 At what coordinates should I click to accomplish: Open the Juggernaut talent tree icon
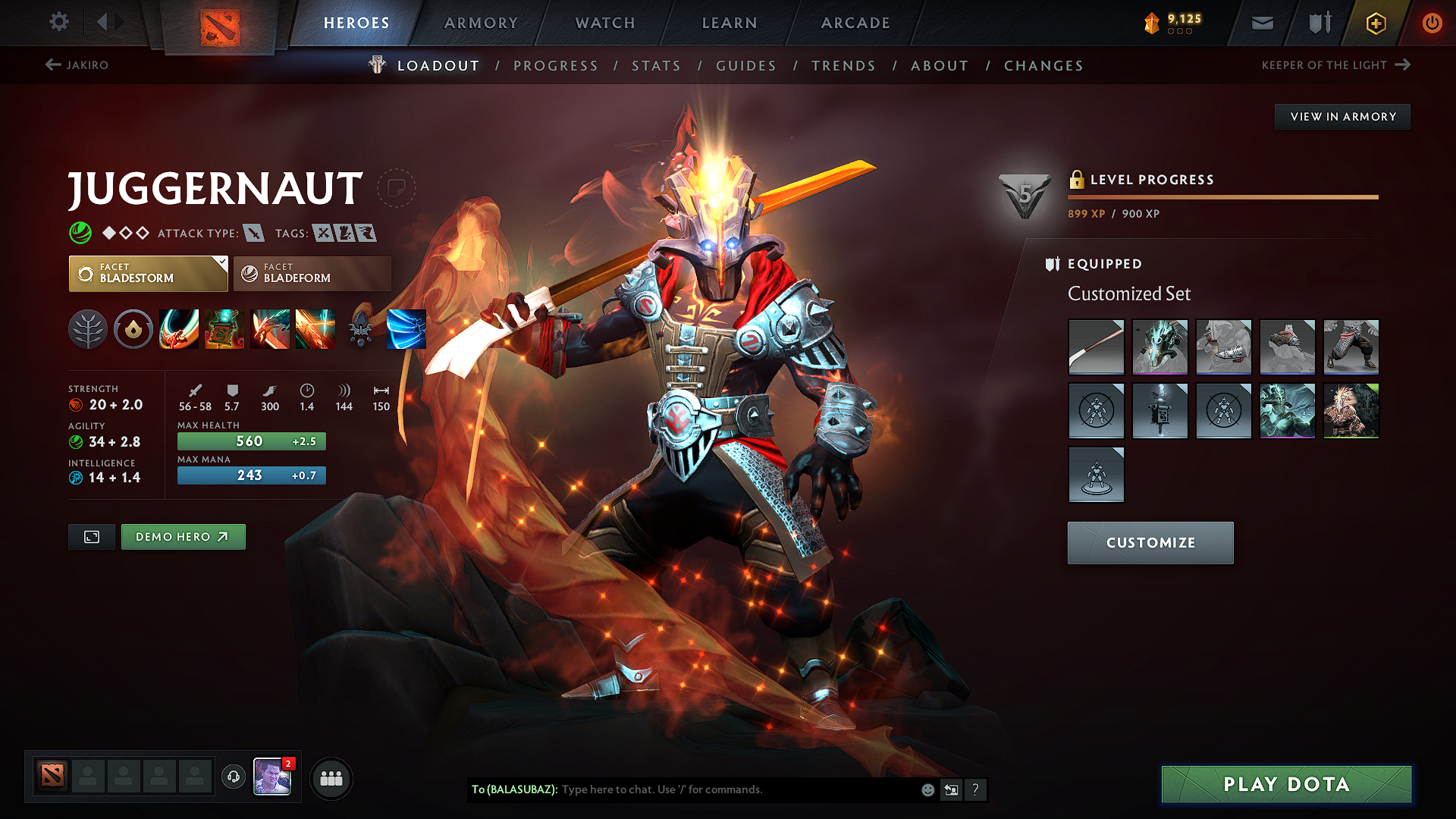point(88,329)
